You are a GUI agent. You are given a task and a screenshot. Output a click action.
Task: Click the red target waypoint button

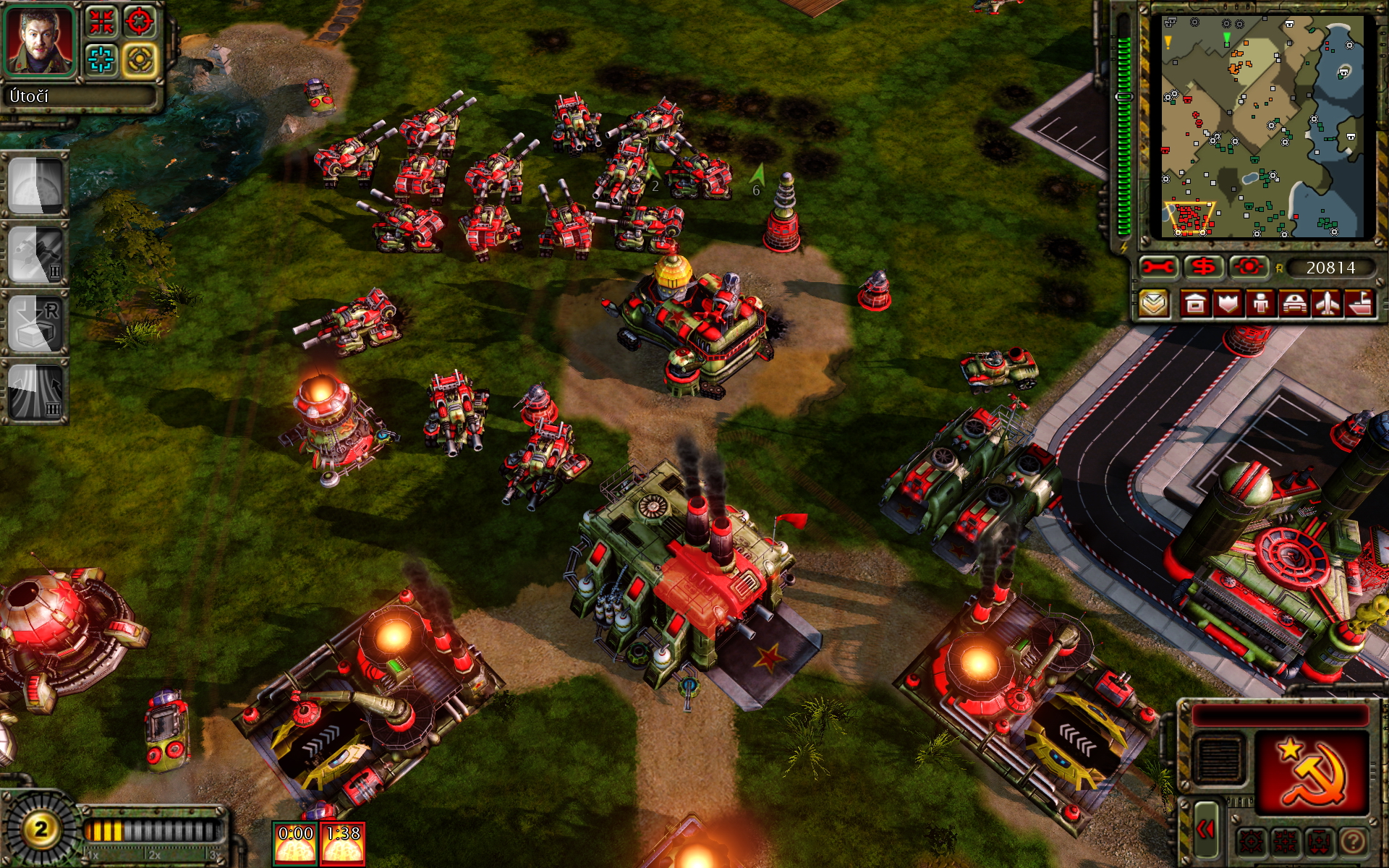pos(1248,268)
